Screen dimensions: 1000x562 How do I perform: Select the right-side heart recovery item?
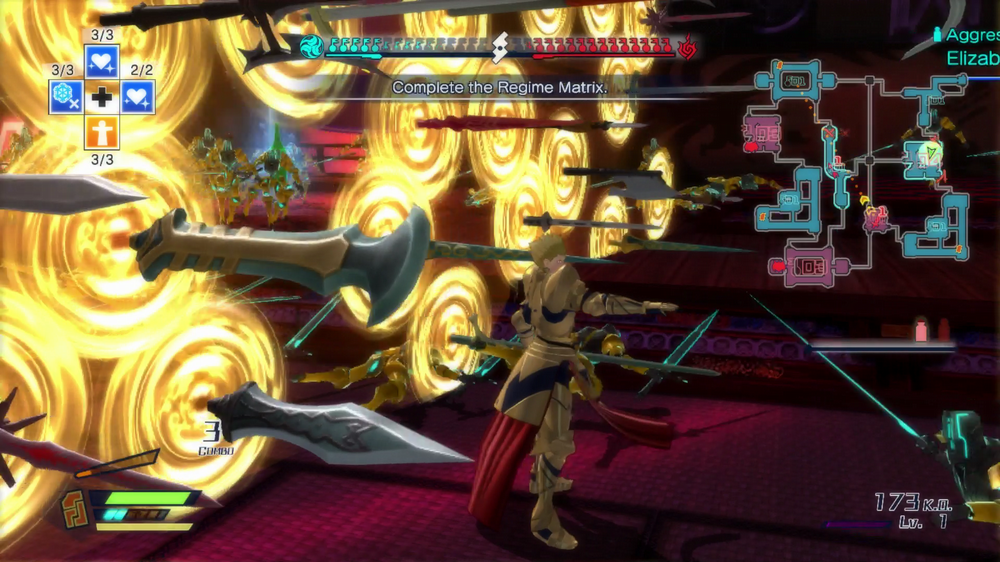click(138, 97)
